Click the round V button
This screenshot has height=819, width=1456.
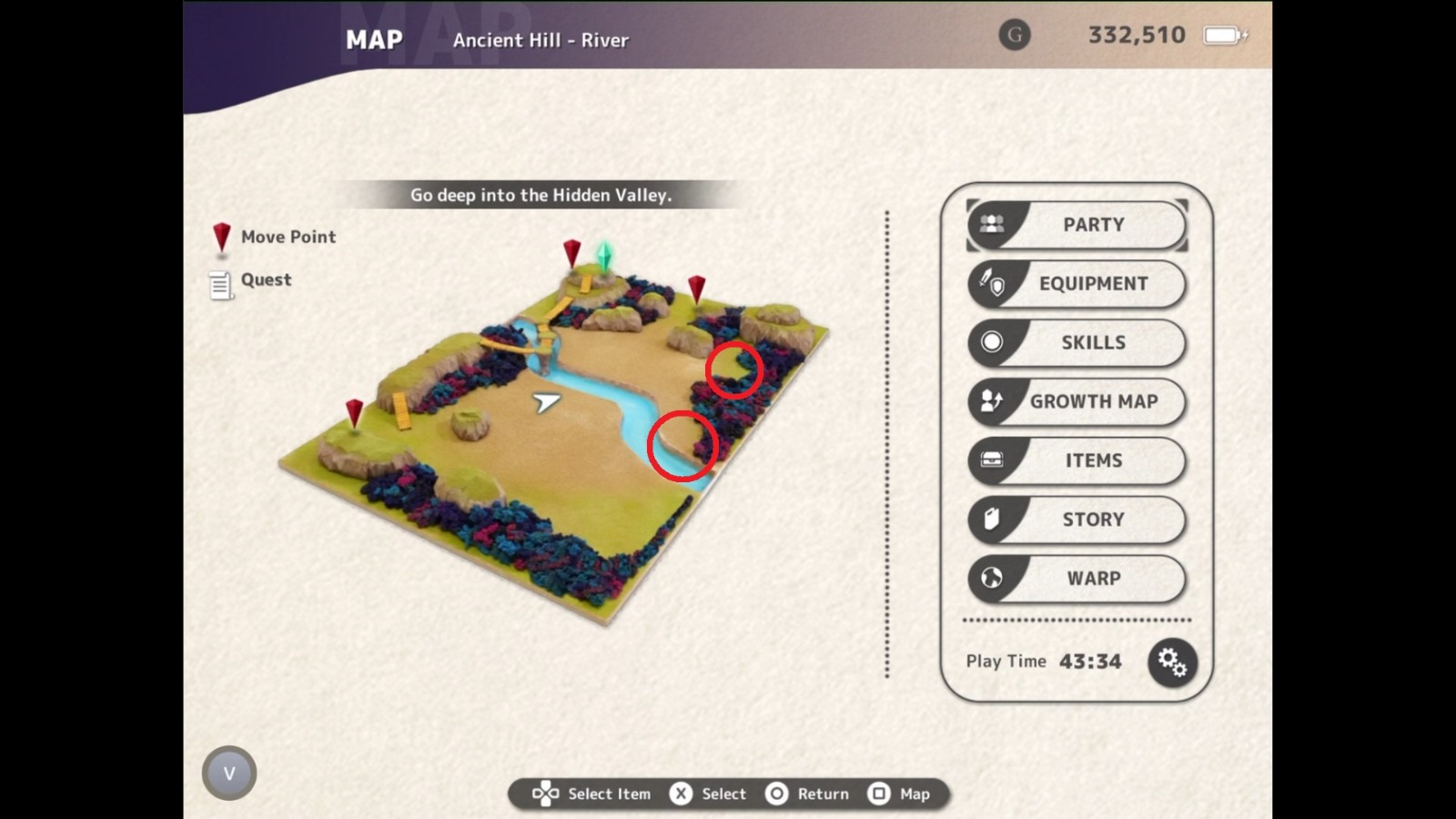click(x=229, y=773)
